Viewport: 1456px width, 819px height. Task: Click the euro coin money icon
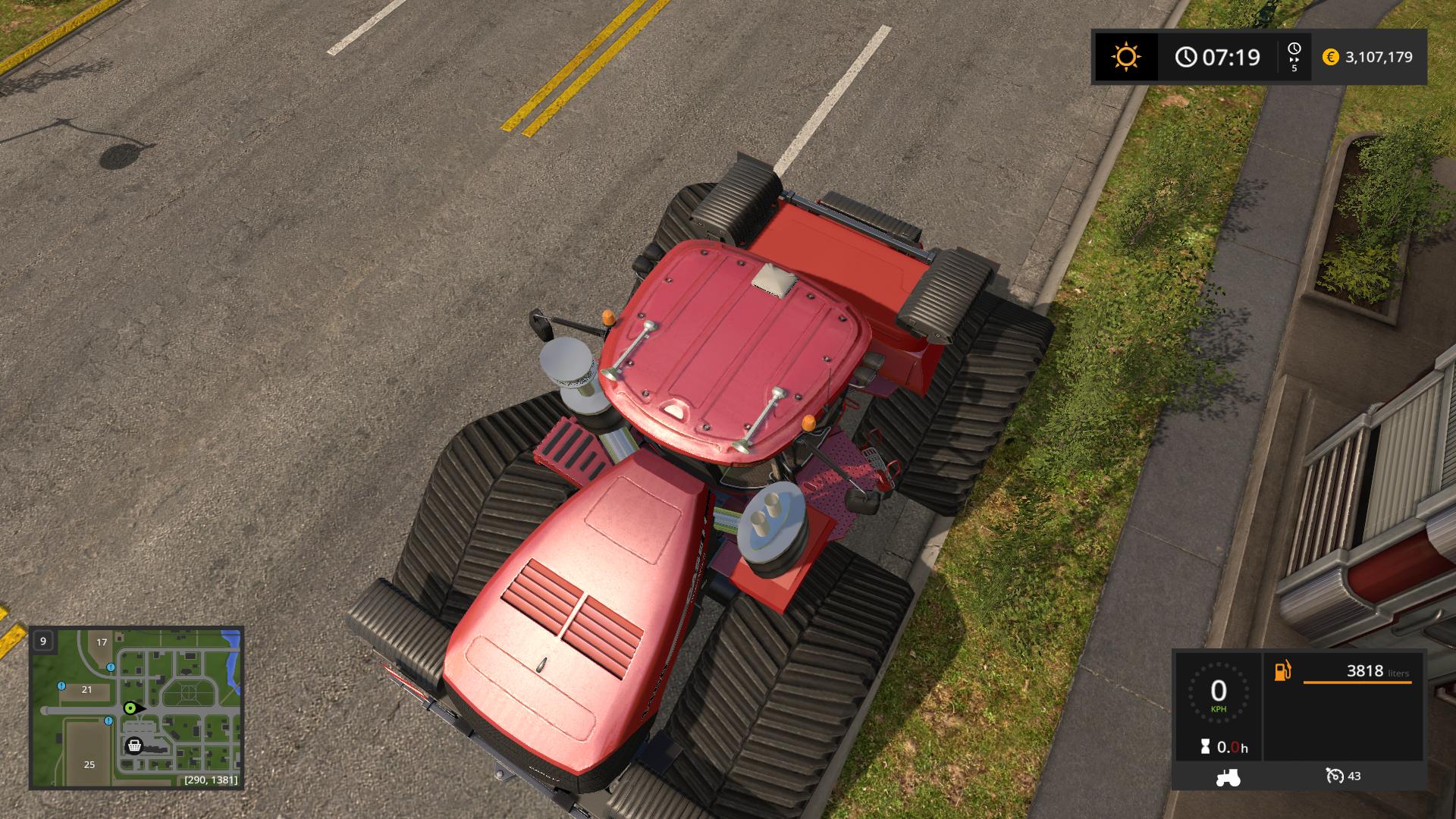(1330, 57)
